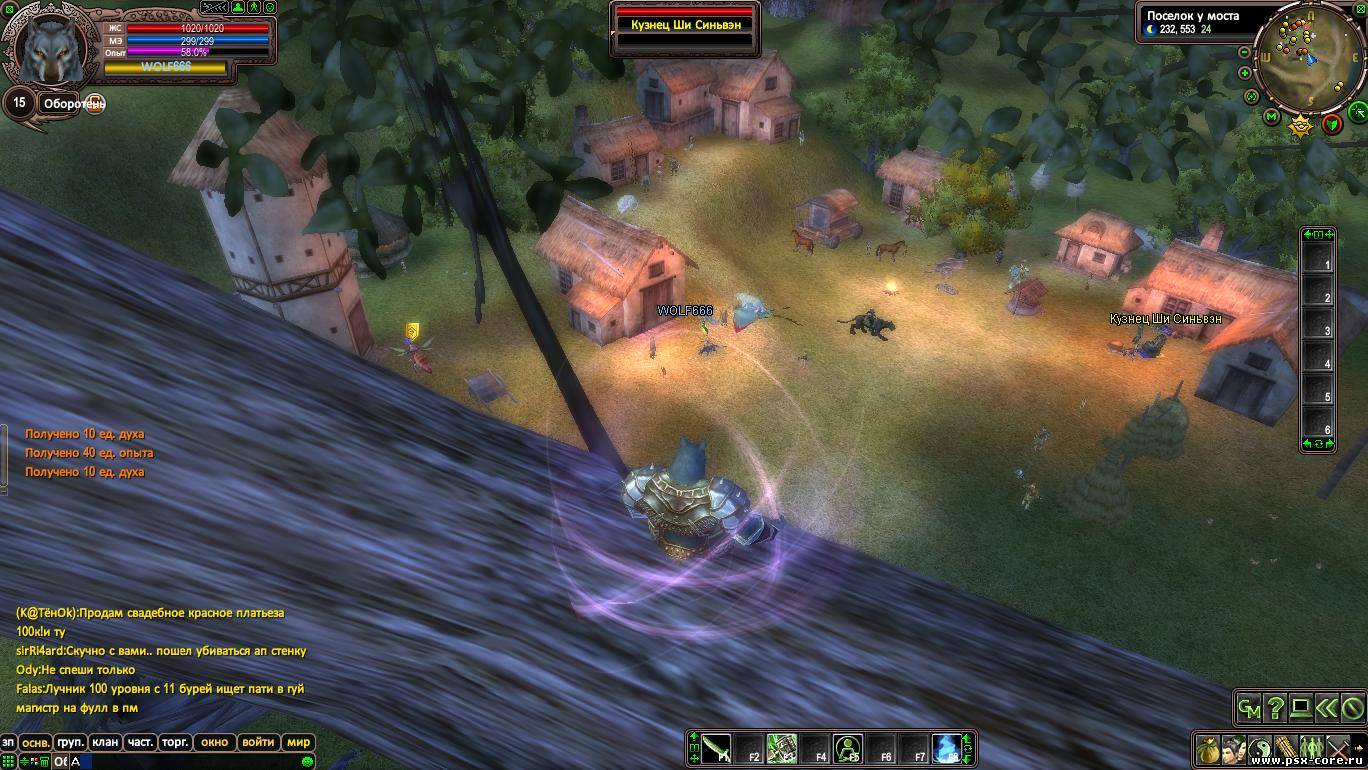Click the yellow sun face icon below minimap
Viewport: 1368px width, 770px height.
[x=1300, y=125]
